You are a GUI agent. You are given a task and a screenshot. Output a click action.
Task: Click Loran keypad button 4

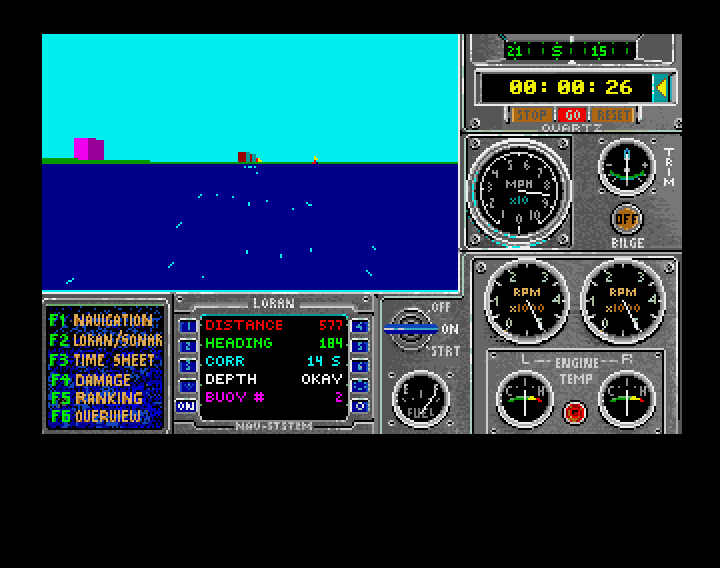tap(360, 326)
